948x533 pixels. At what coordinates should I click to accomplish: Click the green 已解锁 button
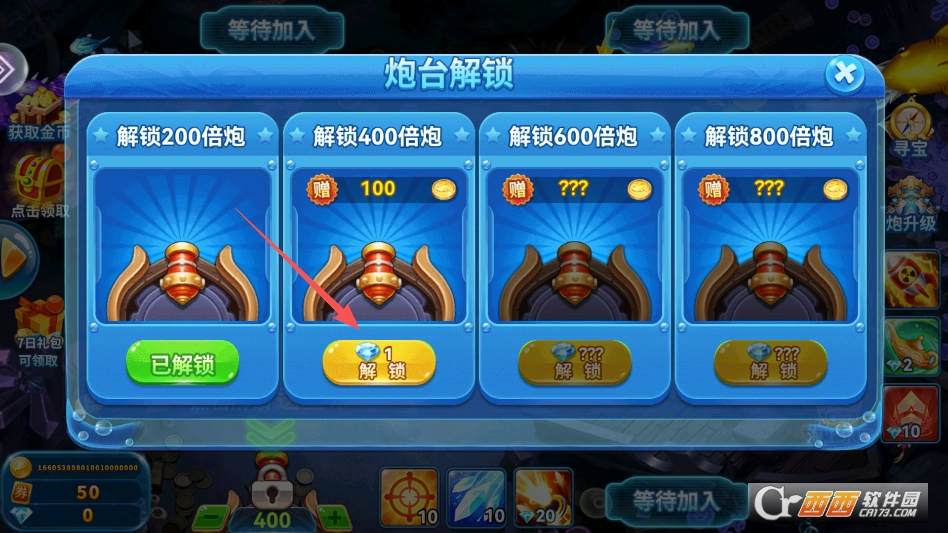pyautogui.click(x=183, y=363)
